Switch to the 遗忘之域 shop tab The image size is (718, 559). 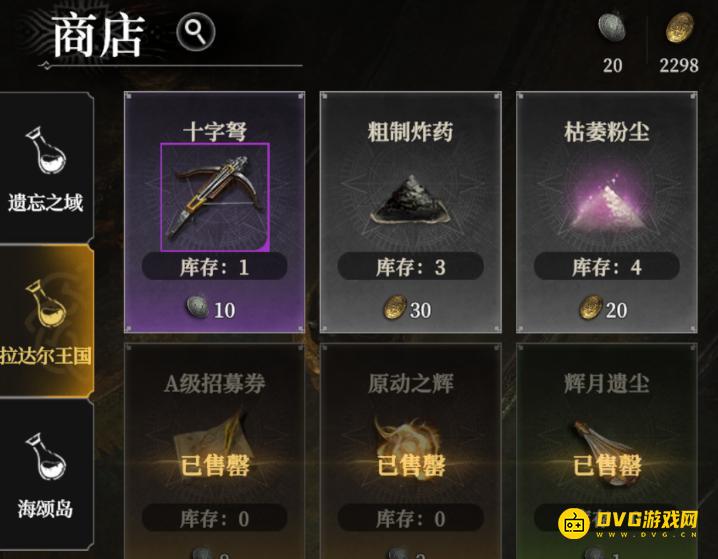click(x=45, y=168)
